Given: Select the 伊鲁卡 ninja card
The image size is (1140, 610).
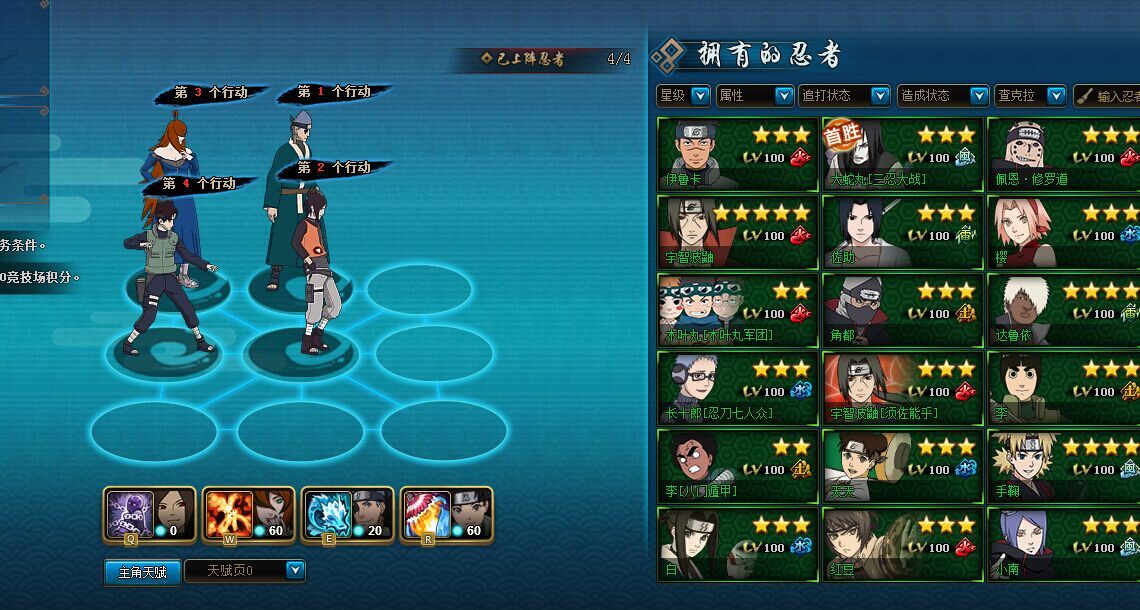Looking at the screenshot, I should tap(737, 154).
